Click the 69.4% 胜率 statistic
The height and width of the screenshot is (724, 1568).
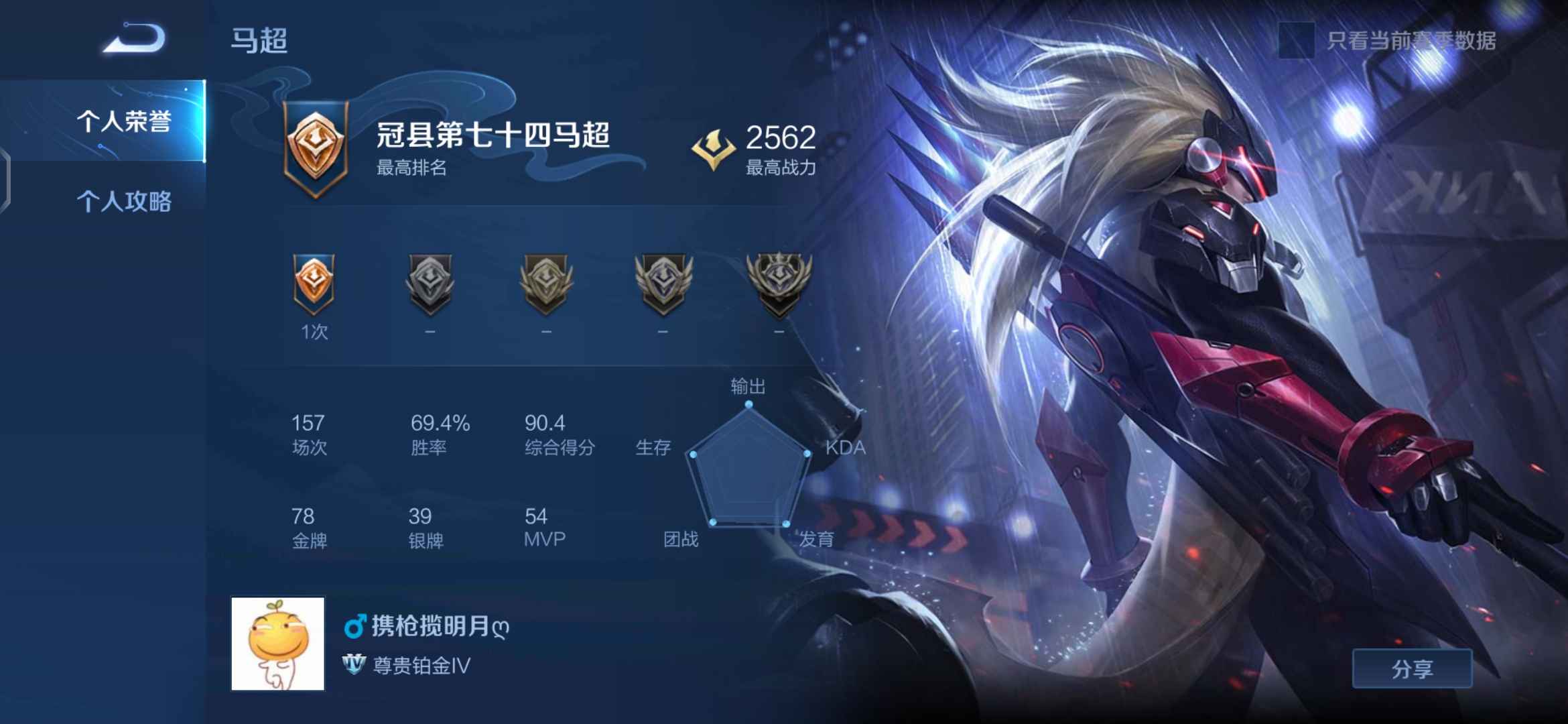[439, 434]
